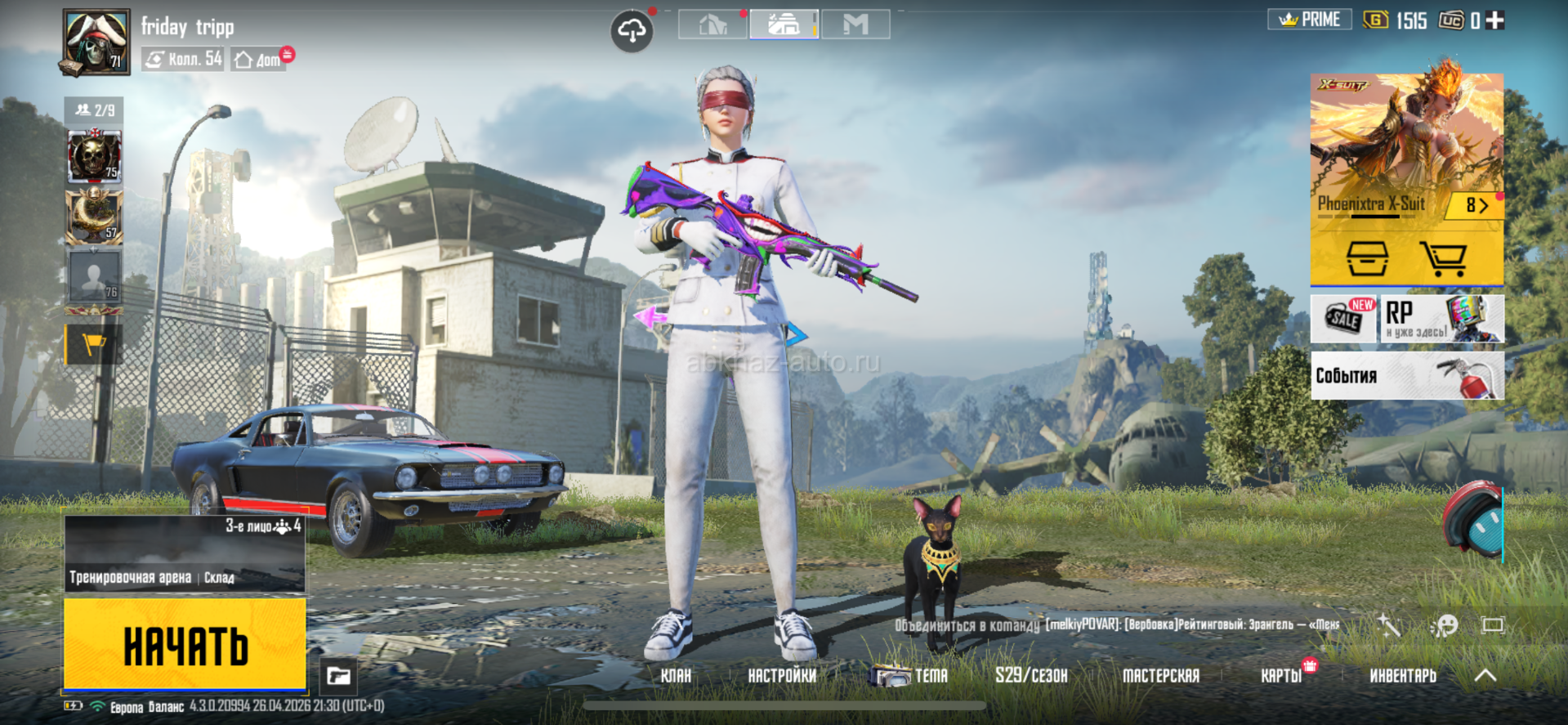This screenshot has height=725, width=1568.
Task: Click the cloud download icon
Action: [632, 32]
